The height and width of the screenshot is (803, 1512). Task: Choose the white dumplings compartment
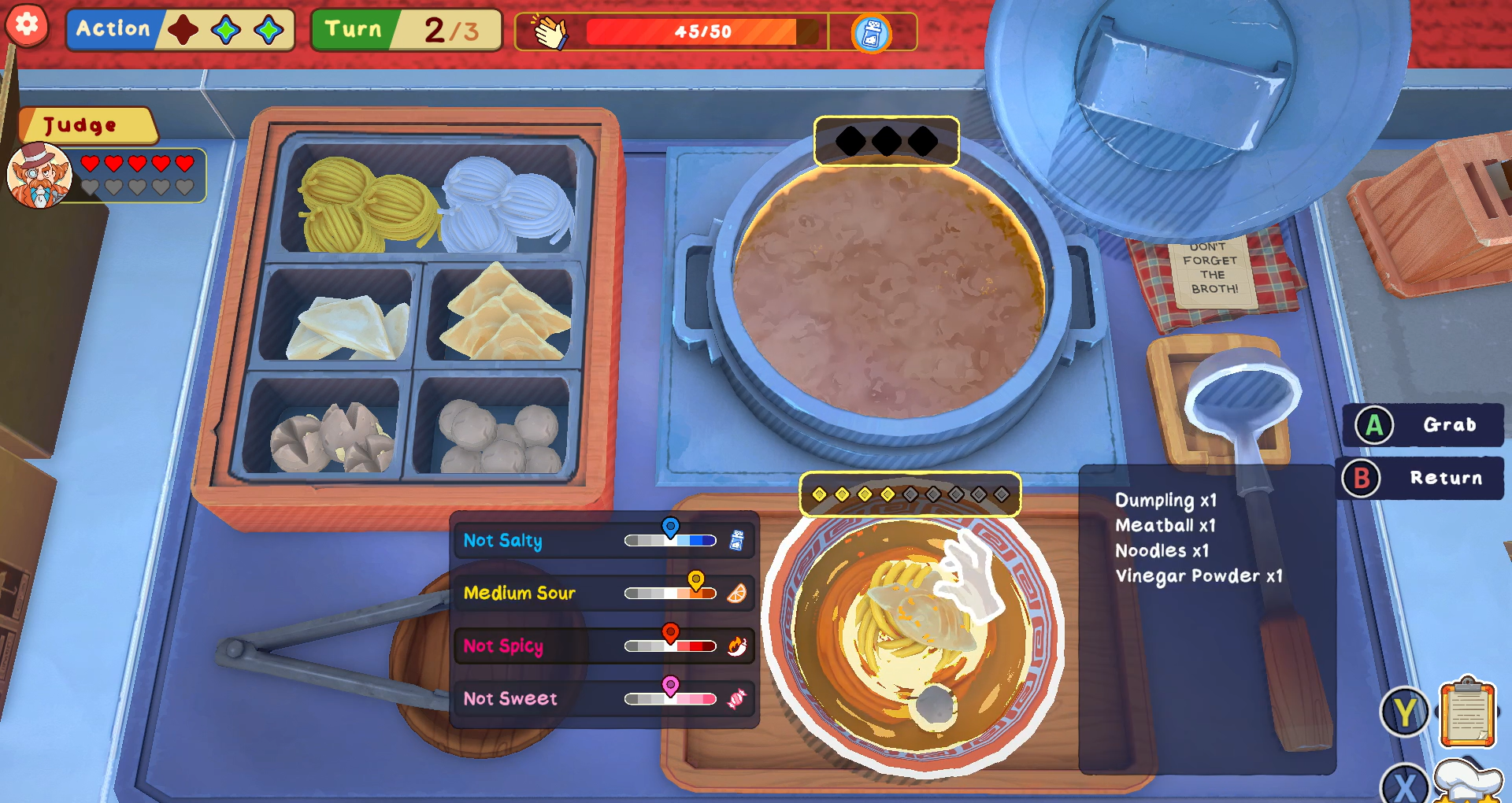pos(344,323)
